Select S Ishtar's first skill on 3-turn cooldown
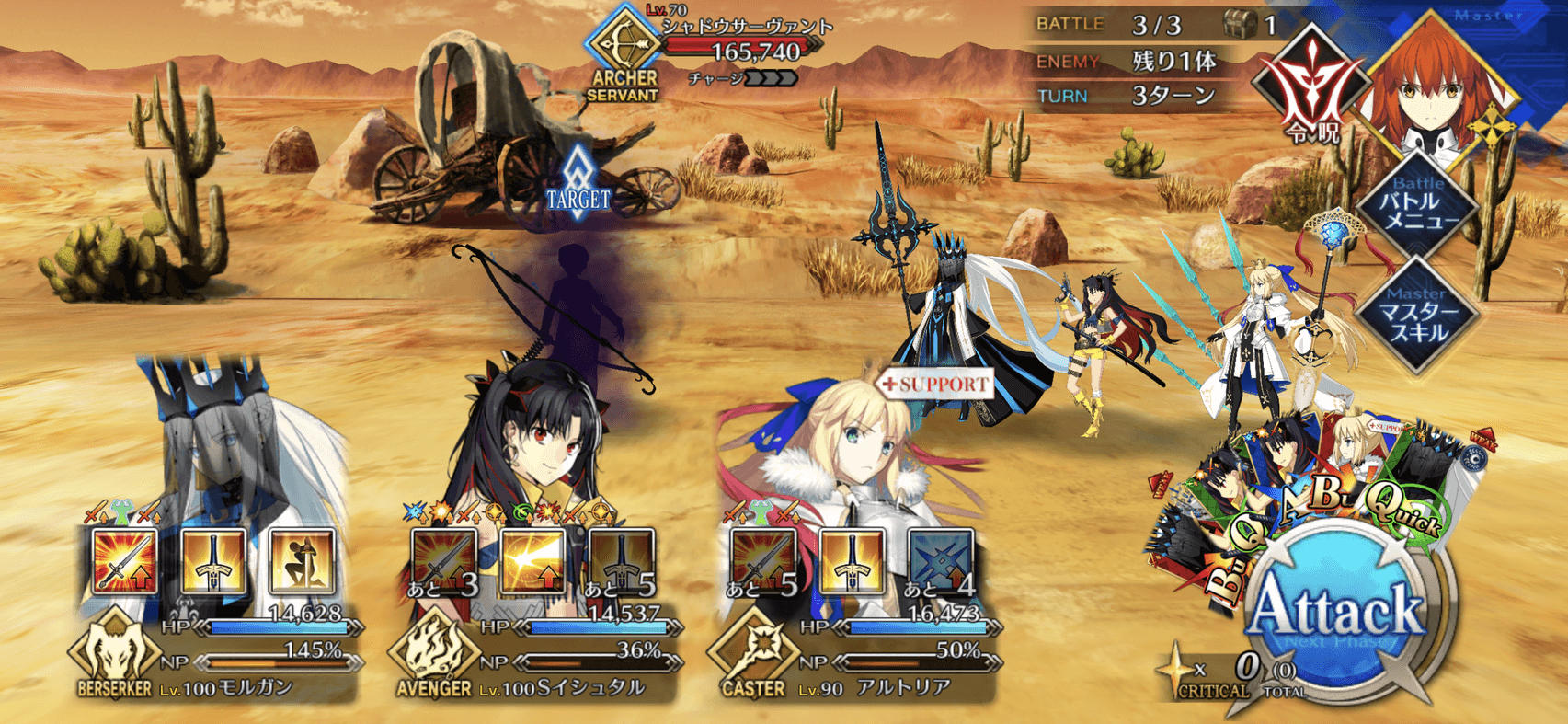The image size is (1568, 724). (x=443, y=560)
